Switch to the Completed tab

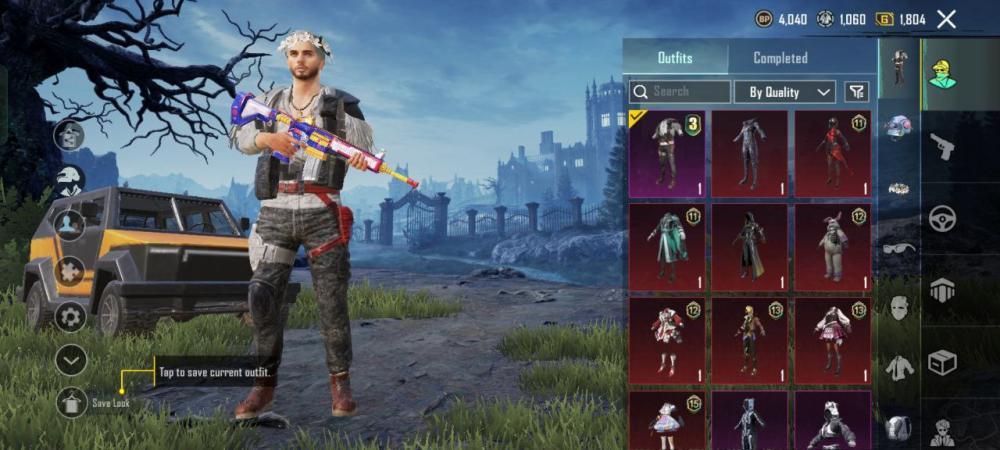click(x=780, y=58)
